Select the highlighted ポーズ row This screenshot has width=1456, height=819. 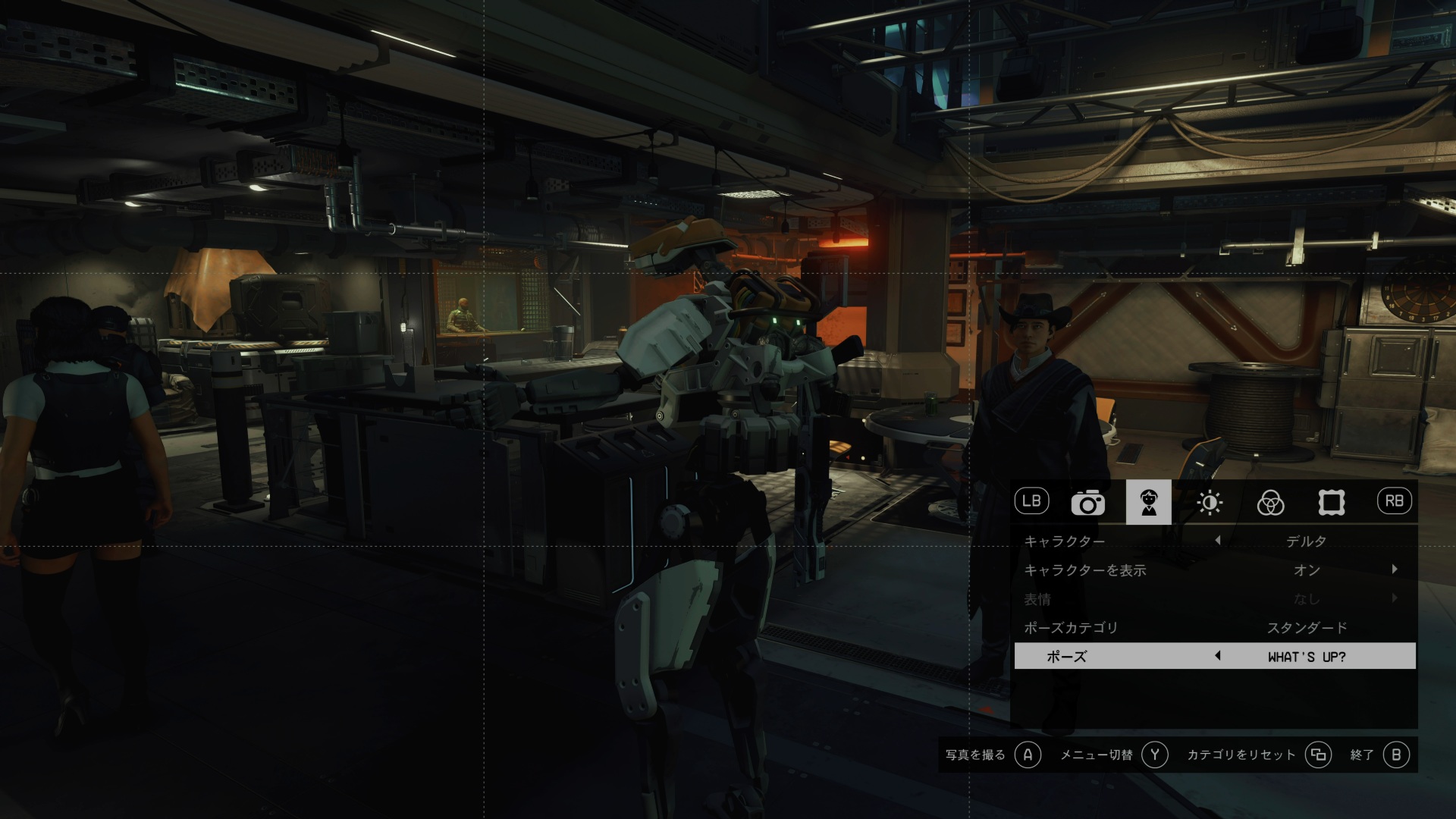click(x=1213, y=657)
